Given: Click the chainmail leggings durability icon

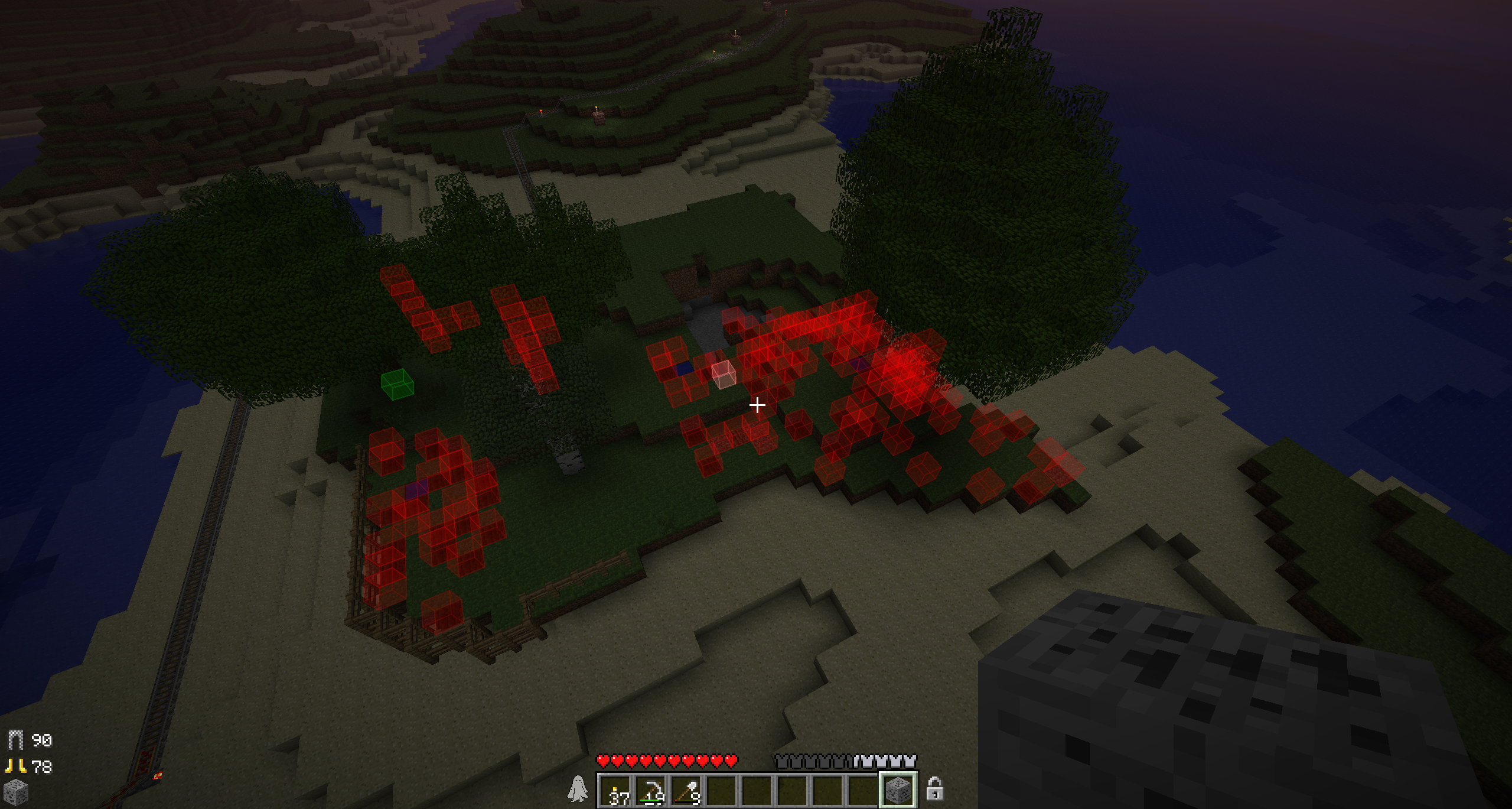Looking at the screenshot, I should coord(15,740).
